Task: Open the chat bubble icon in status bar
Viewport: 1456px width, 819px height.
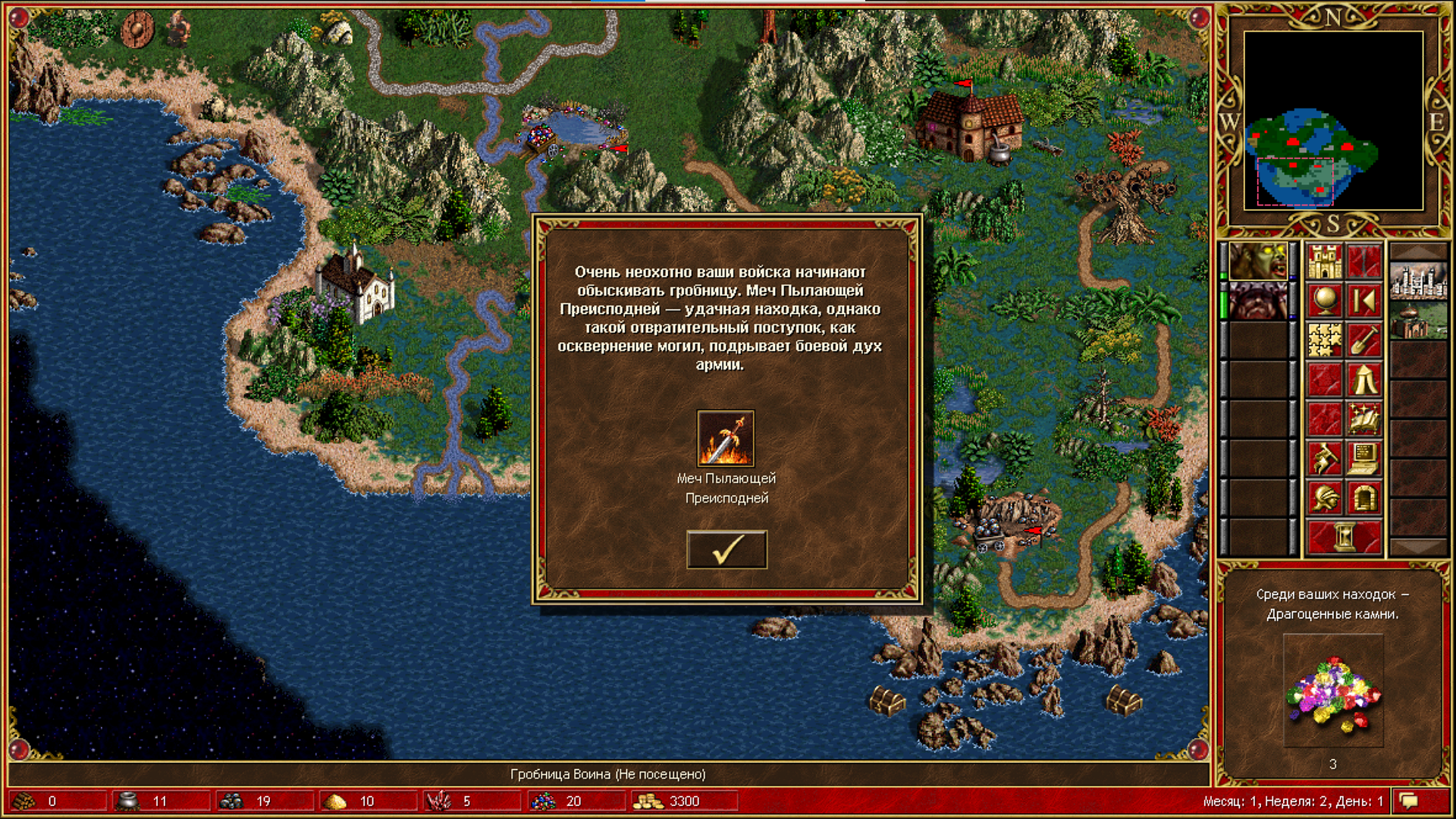Action: click(x=1409, y=801)
